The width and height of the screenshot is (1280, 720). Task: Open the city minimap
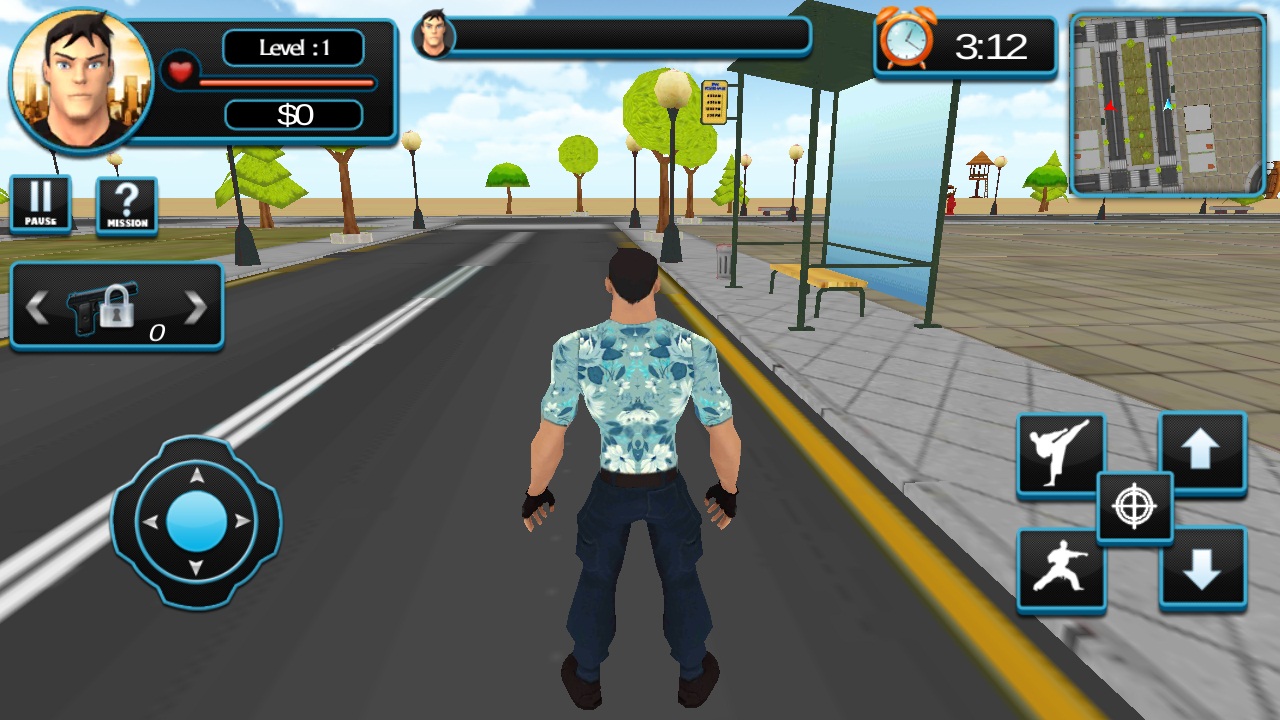1168,104
